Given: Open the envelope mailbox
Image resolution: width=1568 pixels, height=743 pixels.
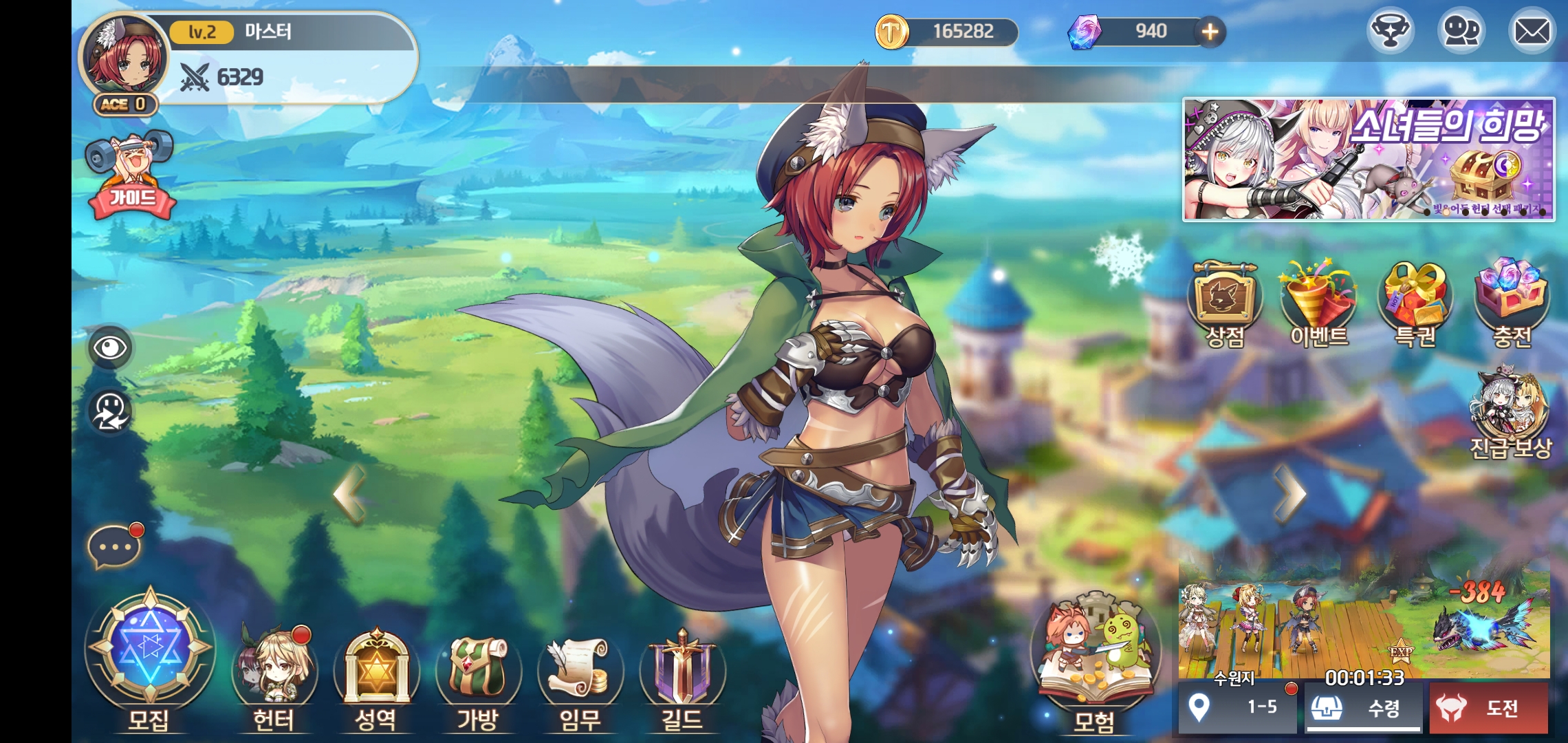Looking at the screenshot, I should 1532,31.
